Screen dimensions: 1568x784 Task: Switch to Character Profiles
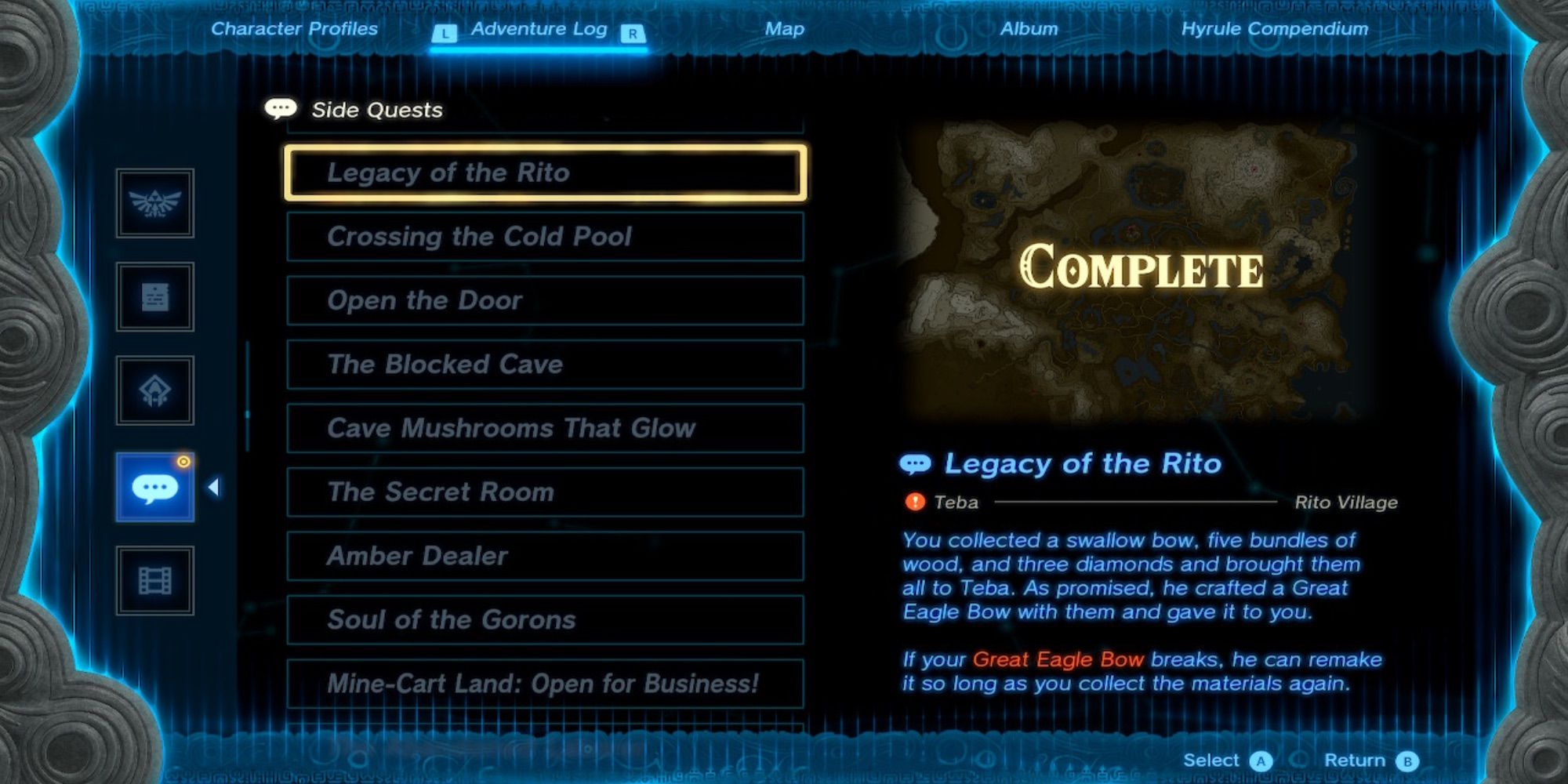point(294,29)
